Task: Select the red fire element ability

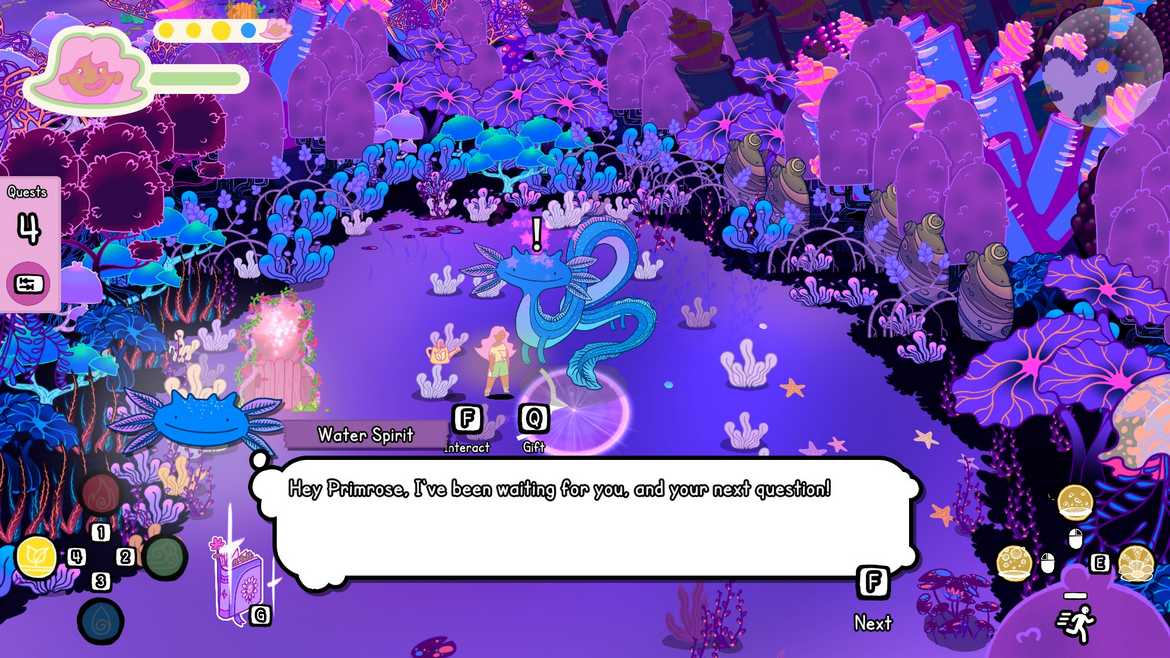Action: [x=101, y=493]
